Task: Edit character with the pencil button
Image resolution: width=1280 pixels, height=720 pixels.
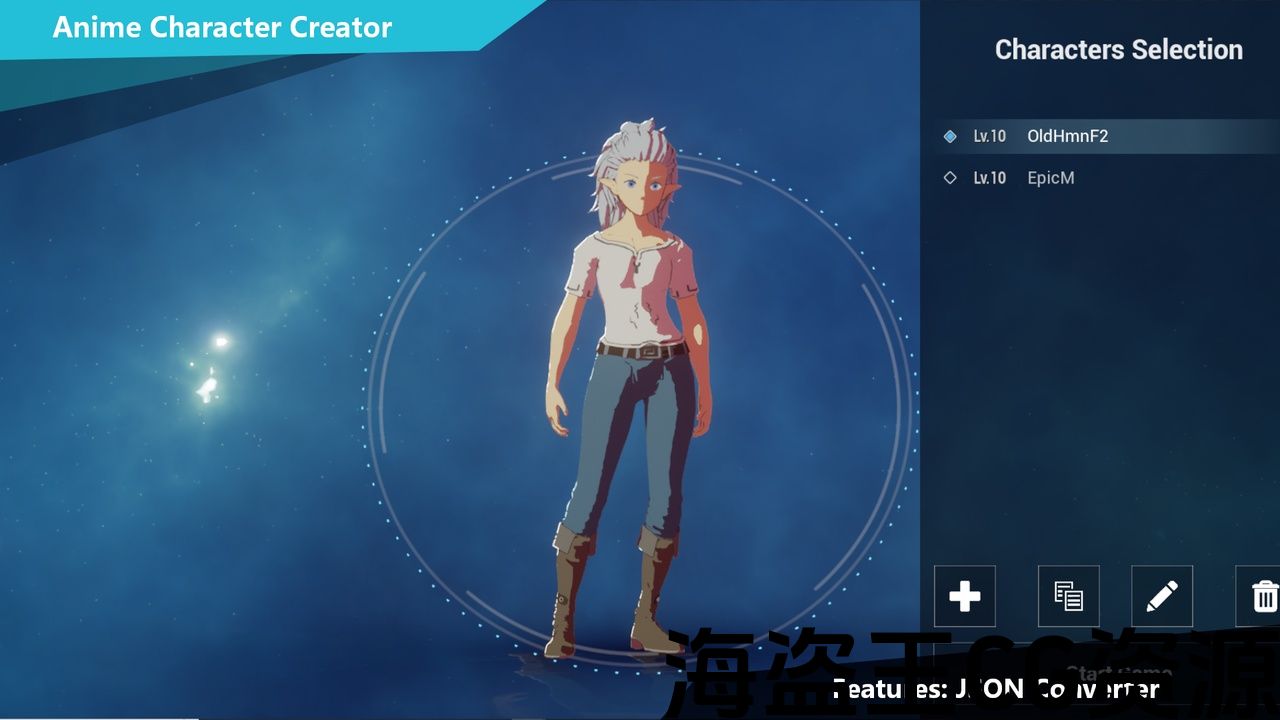Action: [1161, 597]
